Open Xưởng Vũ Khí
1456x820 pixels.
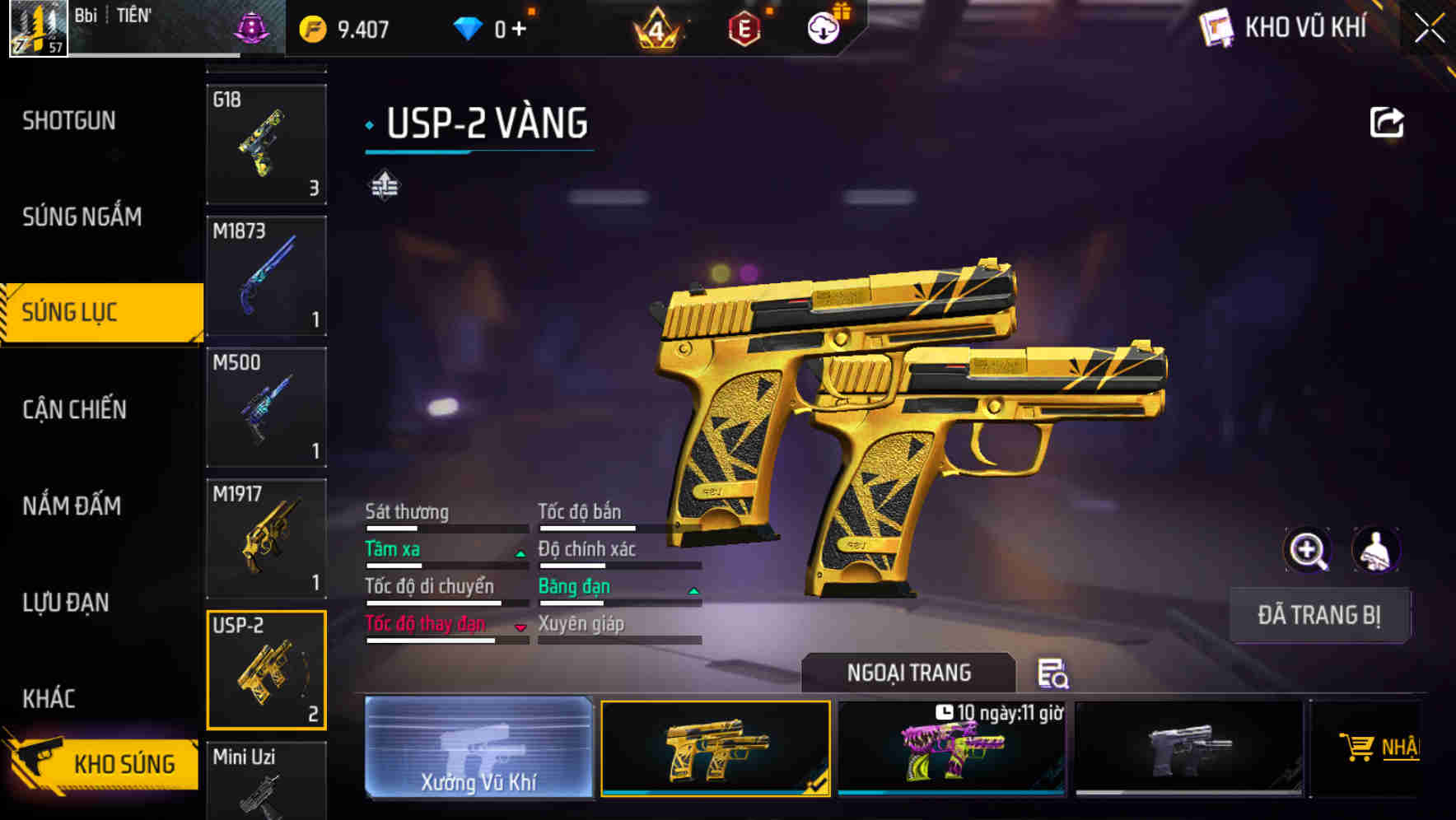(478, 749)
